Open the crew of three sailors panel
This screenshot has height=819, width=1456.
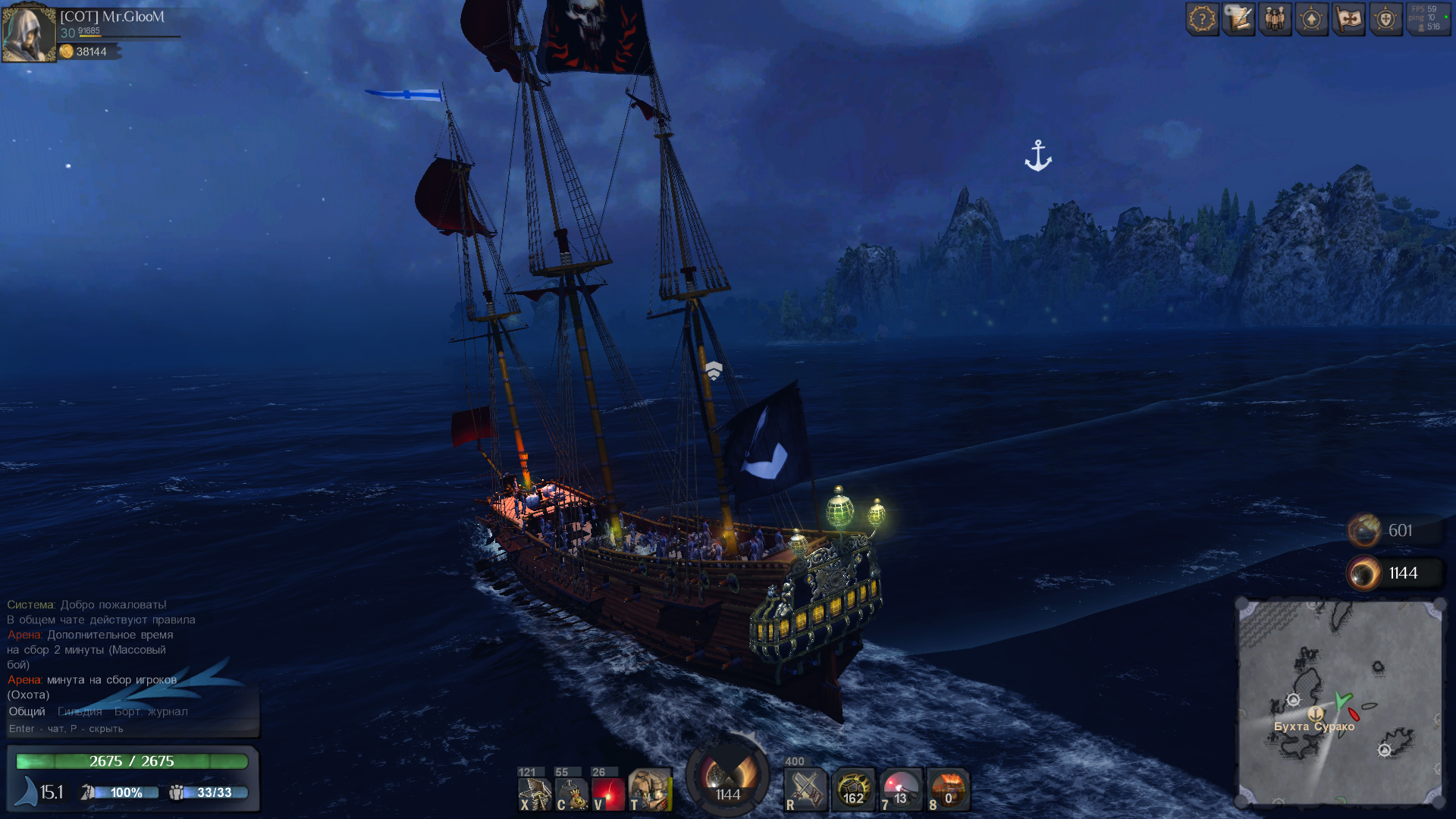[1276, 19]
